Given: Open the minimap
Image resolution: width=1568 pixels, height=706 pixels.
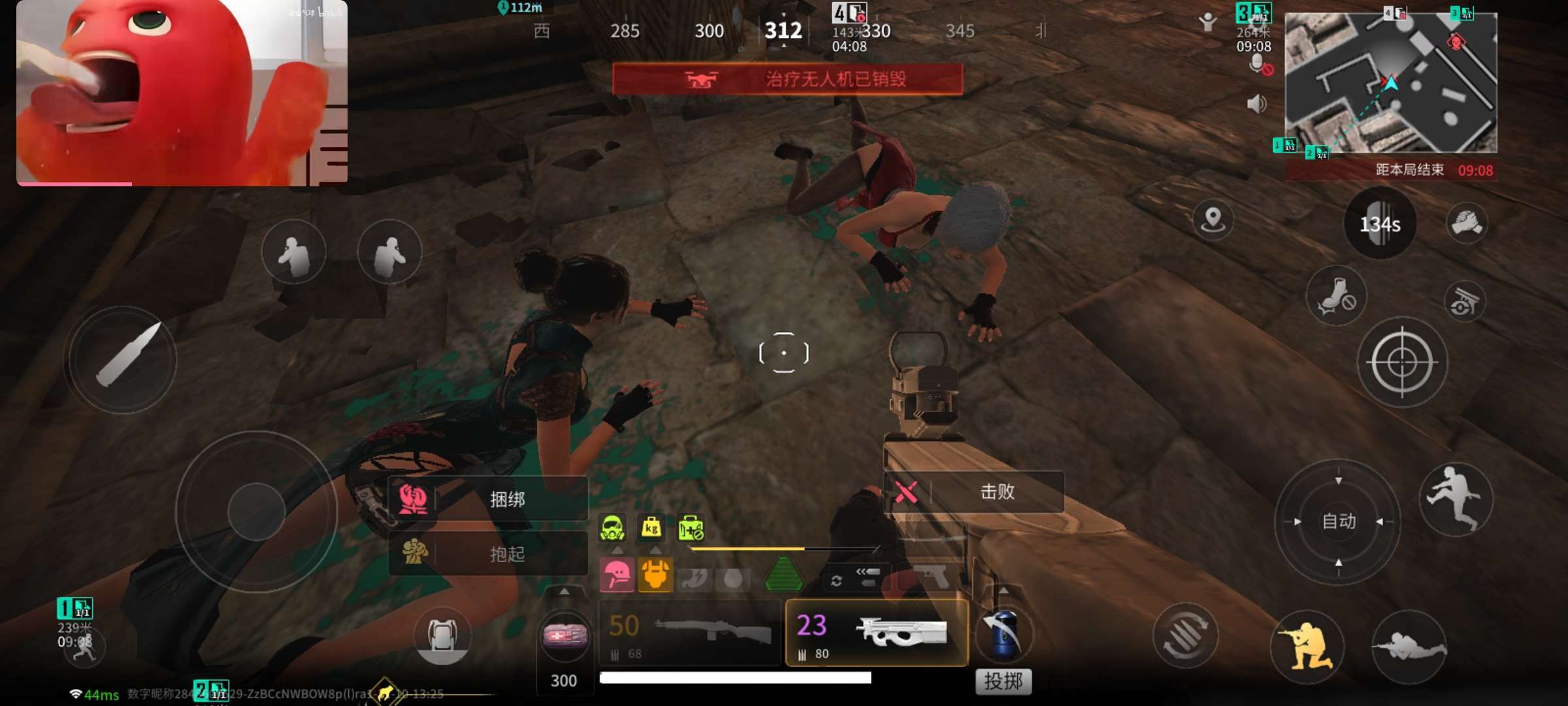Looking at the screenshot, I should coord(1390,82).
